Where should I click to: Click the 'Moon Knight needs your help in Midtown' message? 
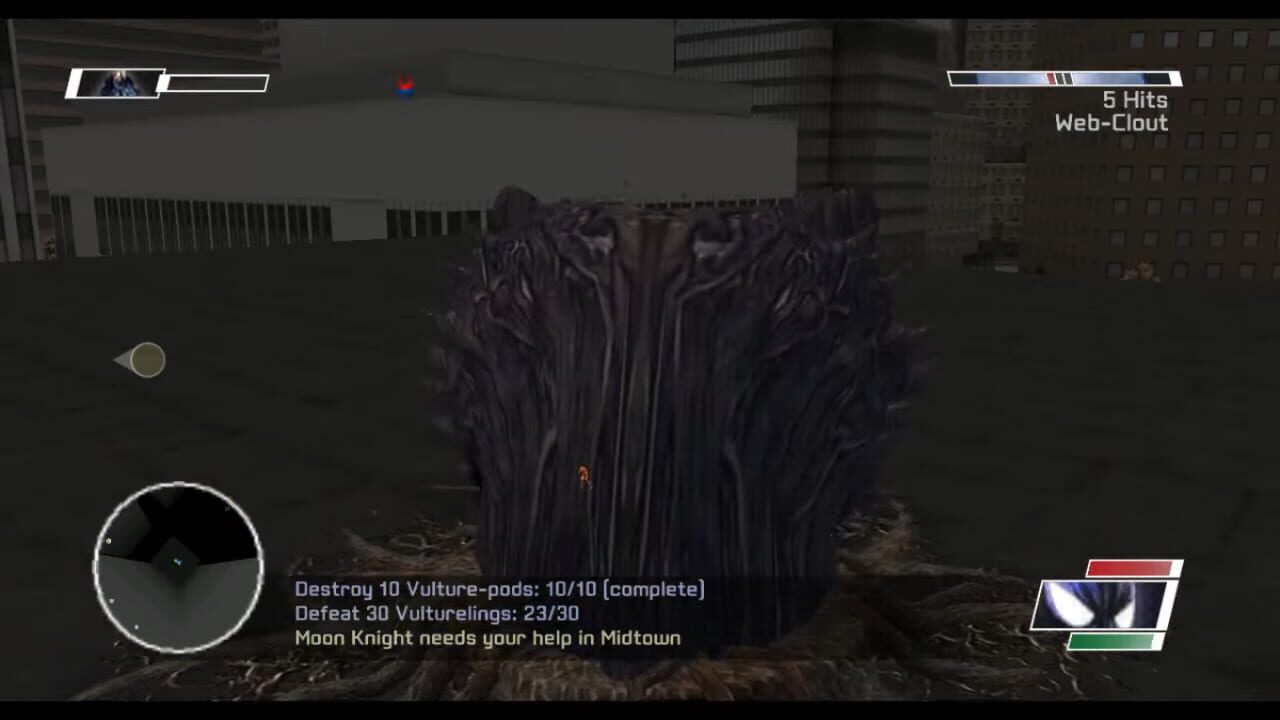(484, 638)
